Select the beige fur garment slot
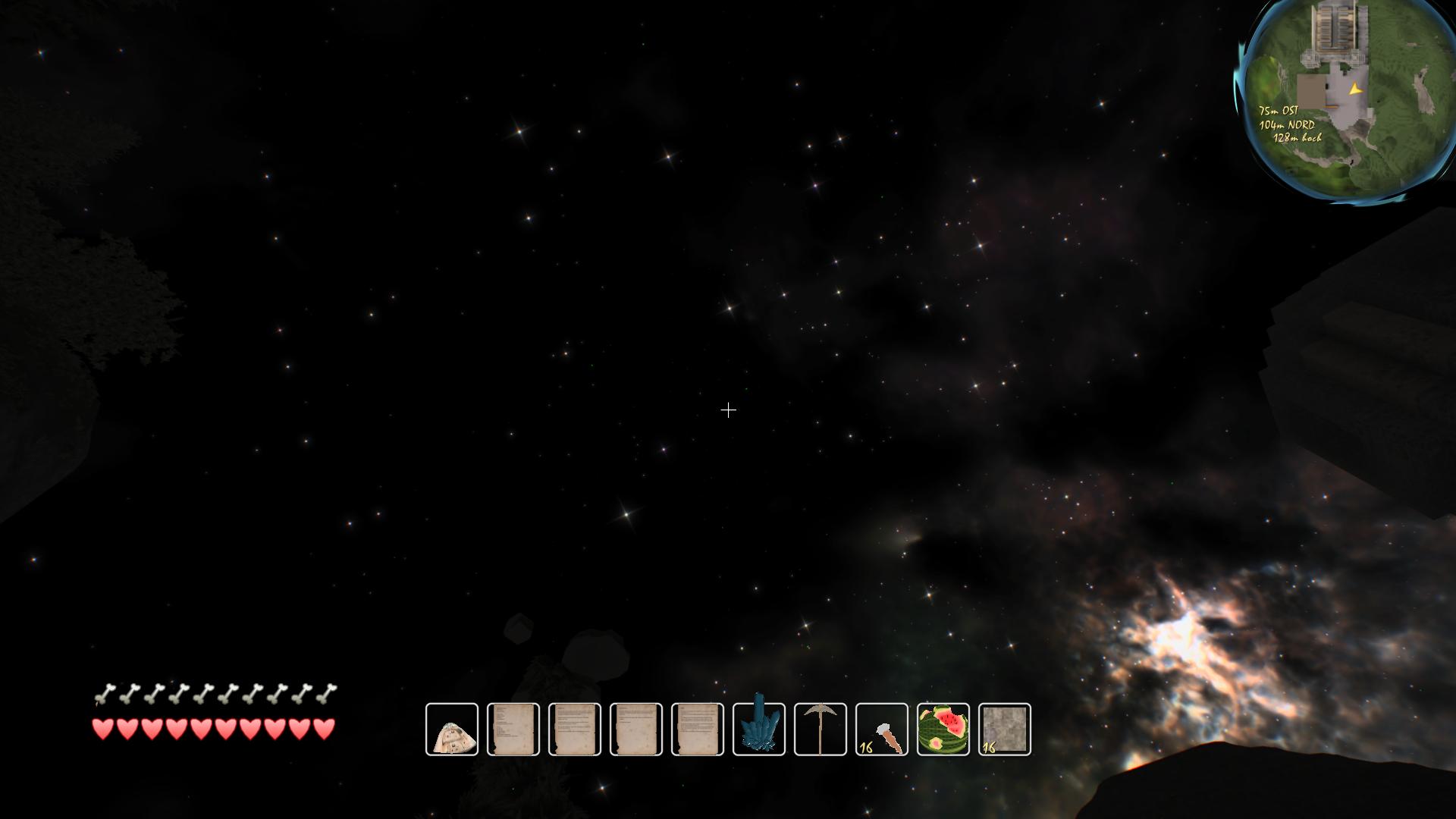Screen dimensions: 1456x819 coord(452,730)
